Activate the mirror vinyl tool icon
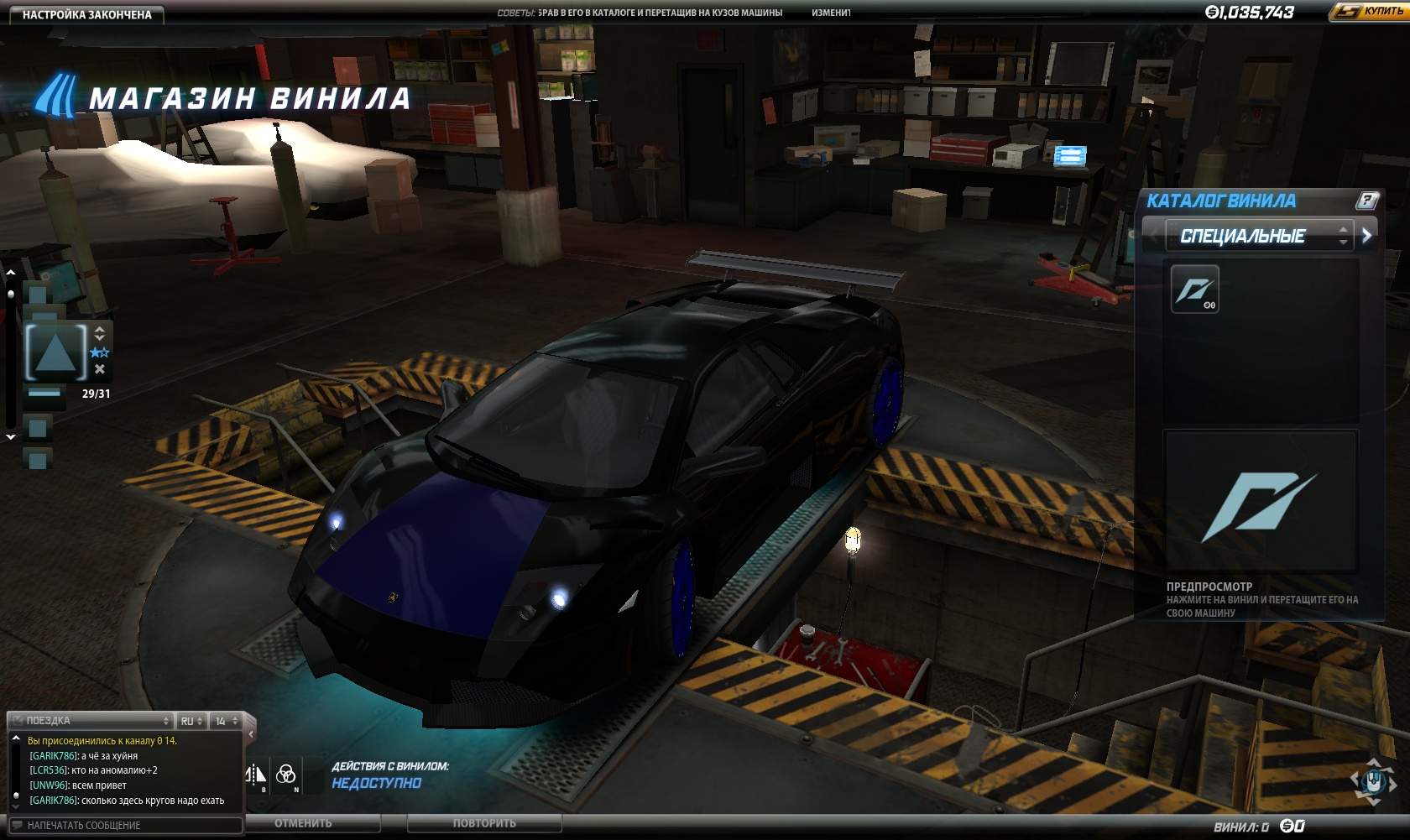 pyautogui.click(x=255, y=775)
